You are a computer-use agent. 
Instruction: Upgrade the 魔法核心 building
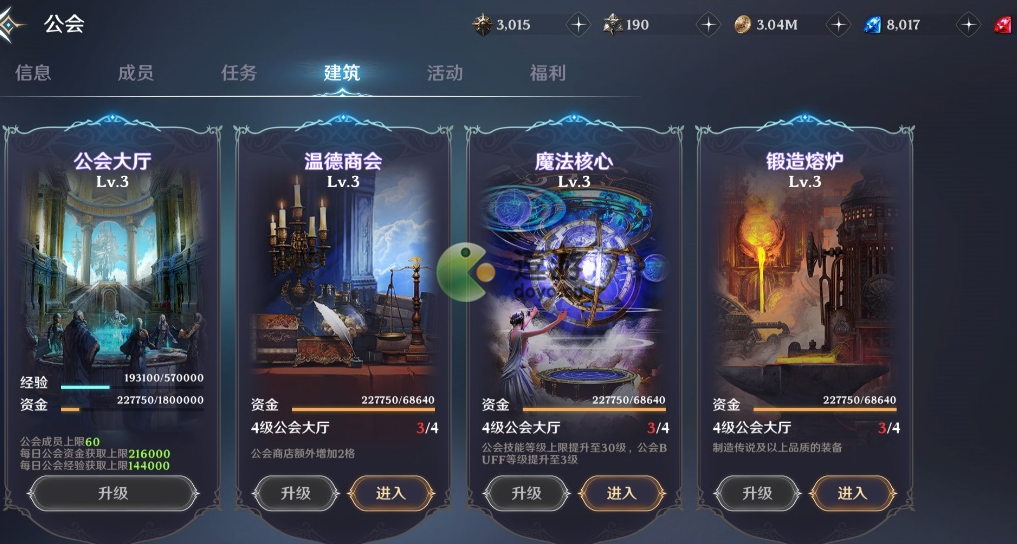(x=526, y=493)
